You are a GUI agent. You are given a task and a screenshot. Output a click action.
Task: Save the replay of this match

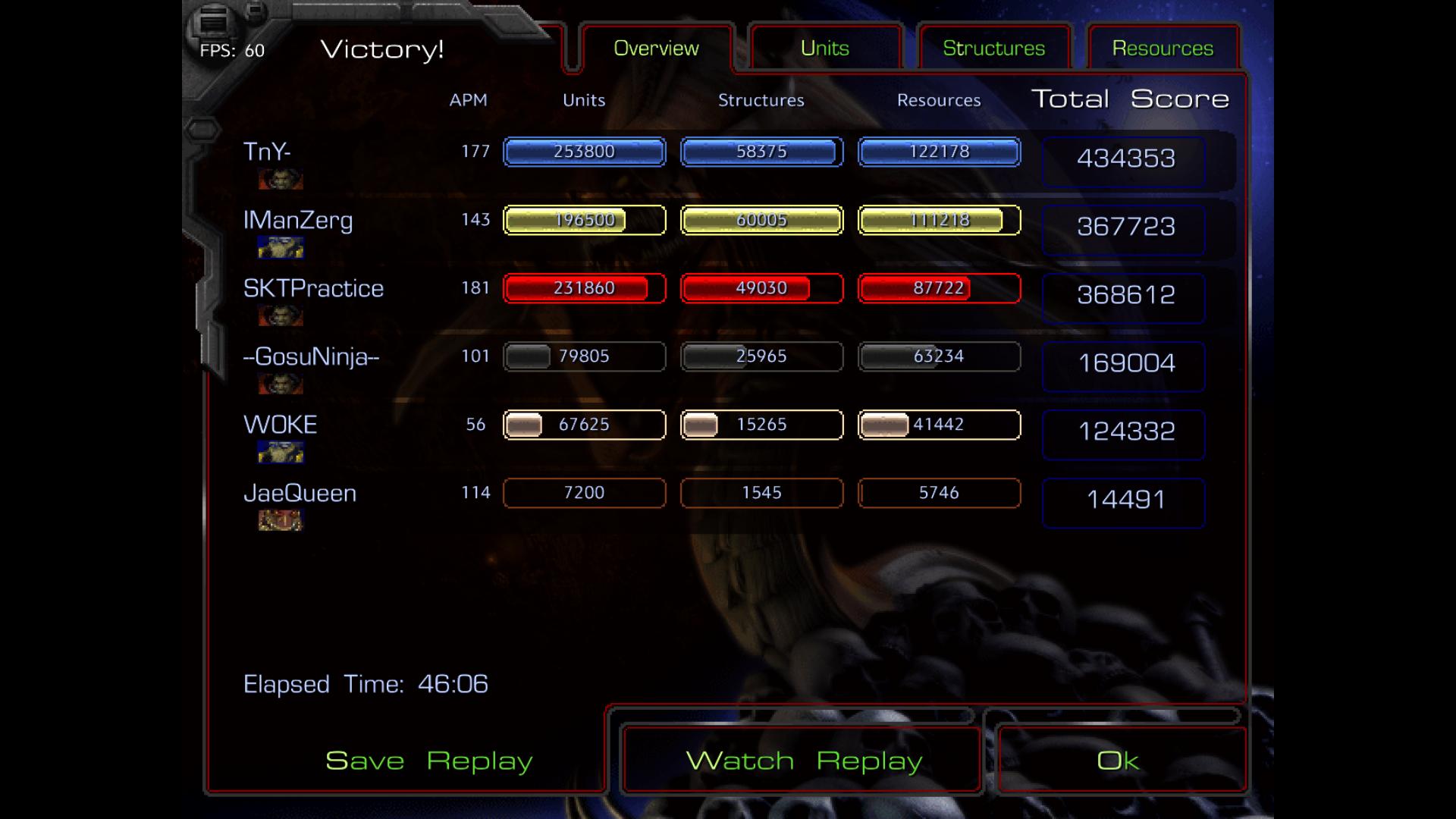pos(428,761)
